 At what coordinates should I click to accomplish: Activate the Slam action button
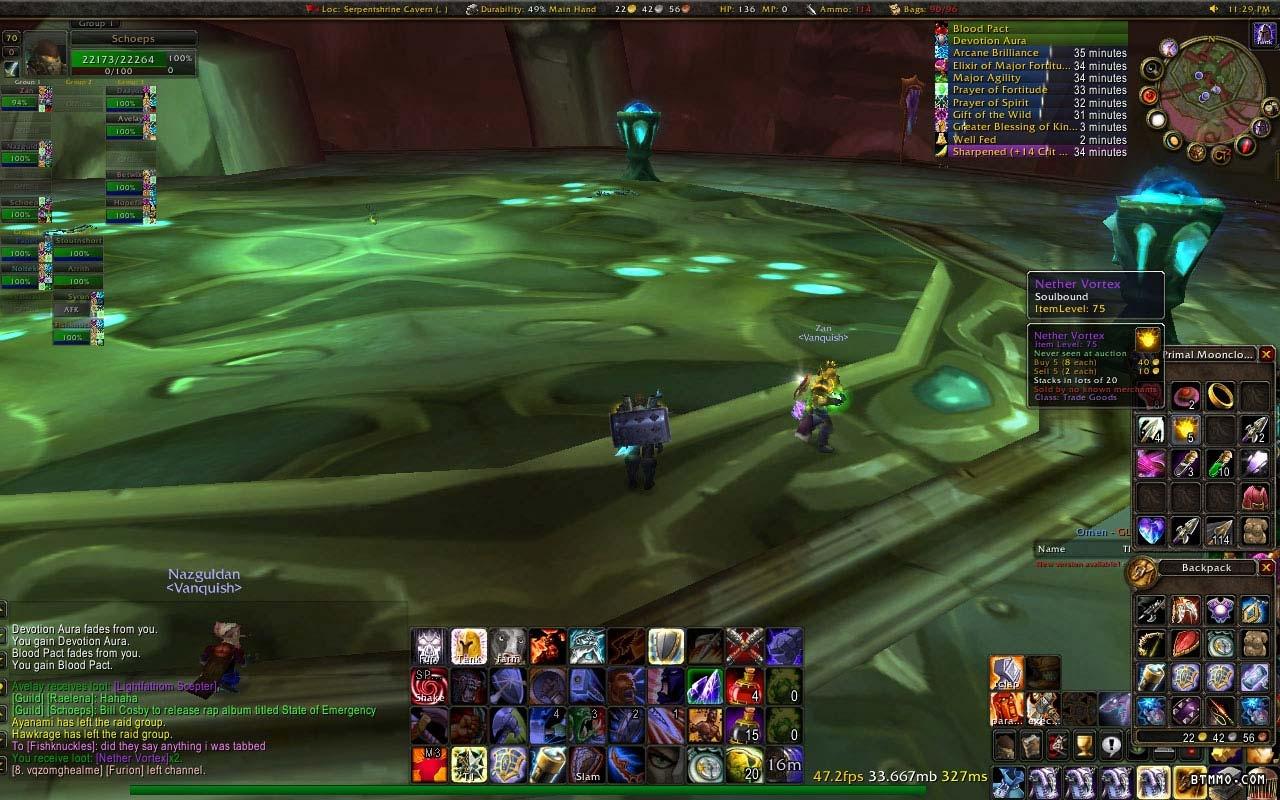tap(587, 765)
